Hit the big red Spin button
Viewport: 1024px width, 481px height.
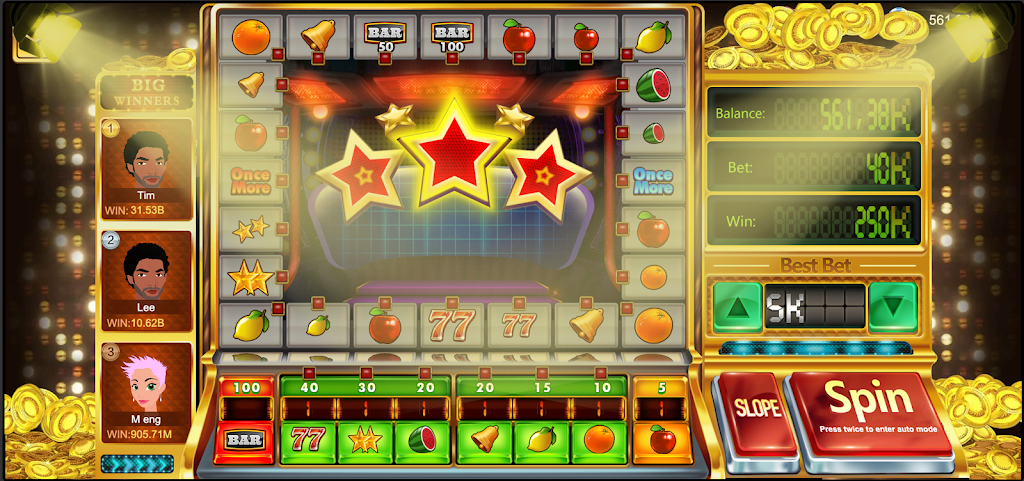[868, 409]
